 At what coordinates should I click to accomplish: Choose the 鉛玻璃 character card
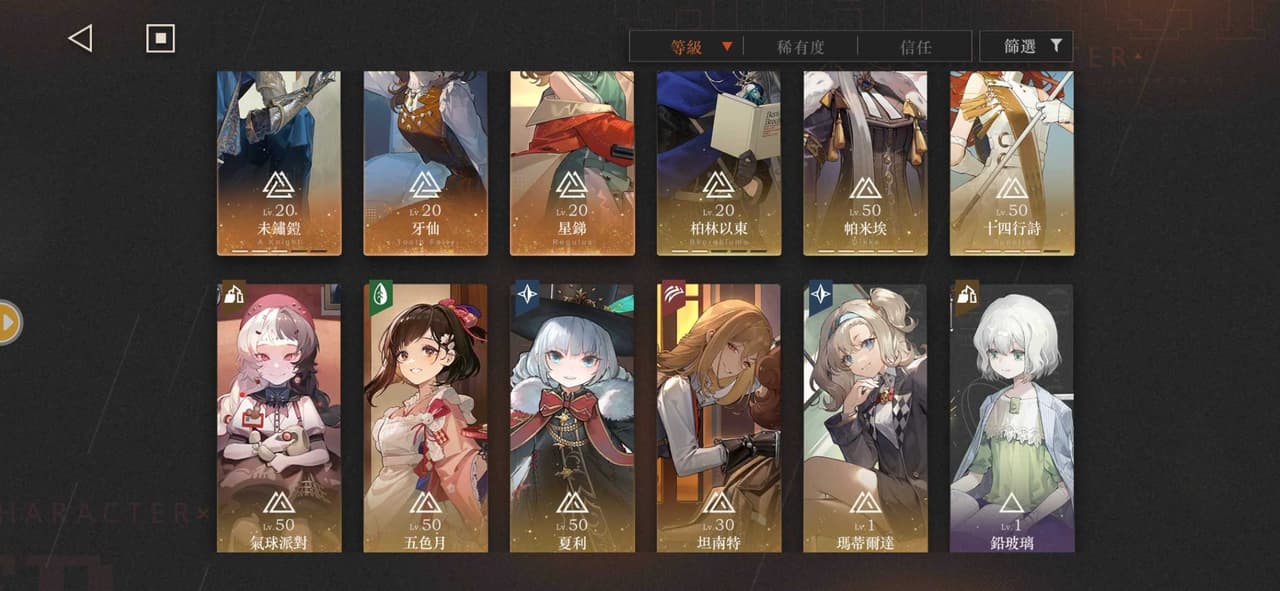(1012, 418)
